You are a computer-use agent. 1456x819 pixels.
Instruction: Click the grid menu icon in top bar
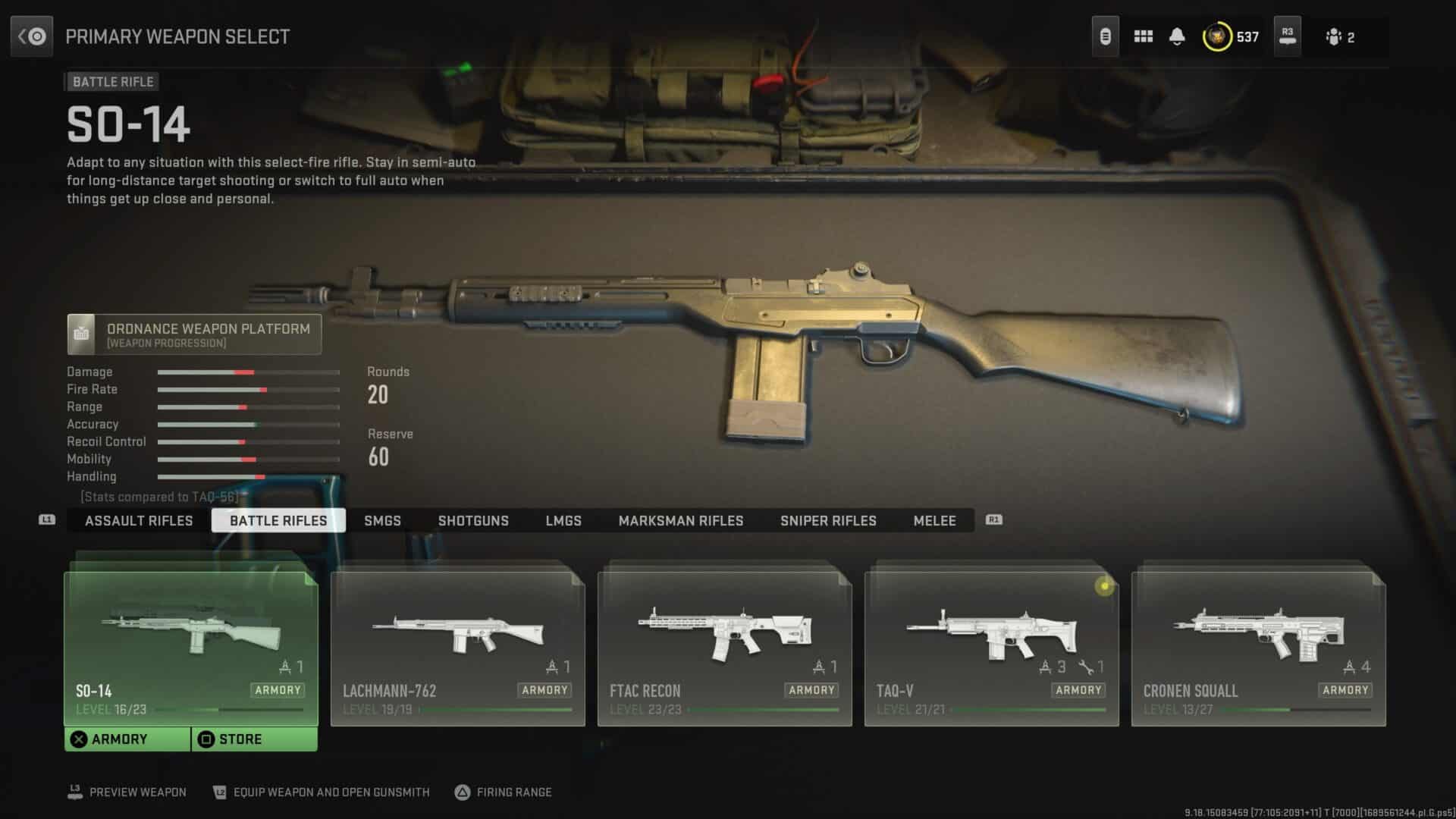tap(1144, 36)
